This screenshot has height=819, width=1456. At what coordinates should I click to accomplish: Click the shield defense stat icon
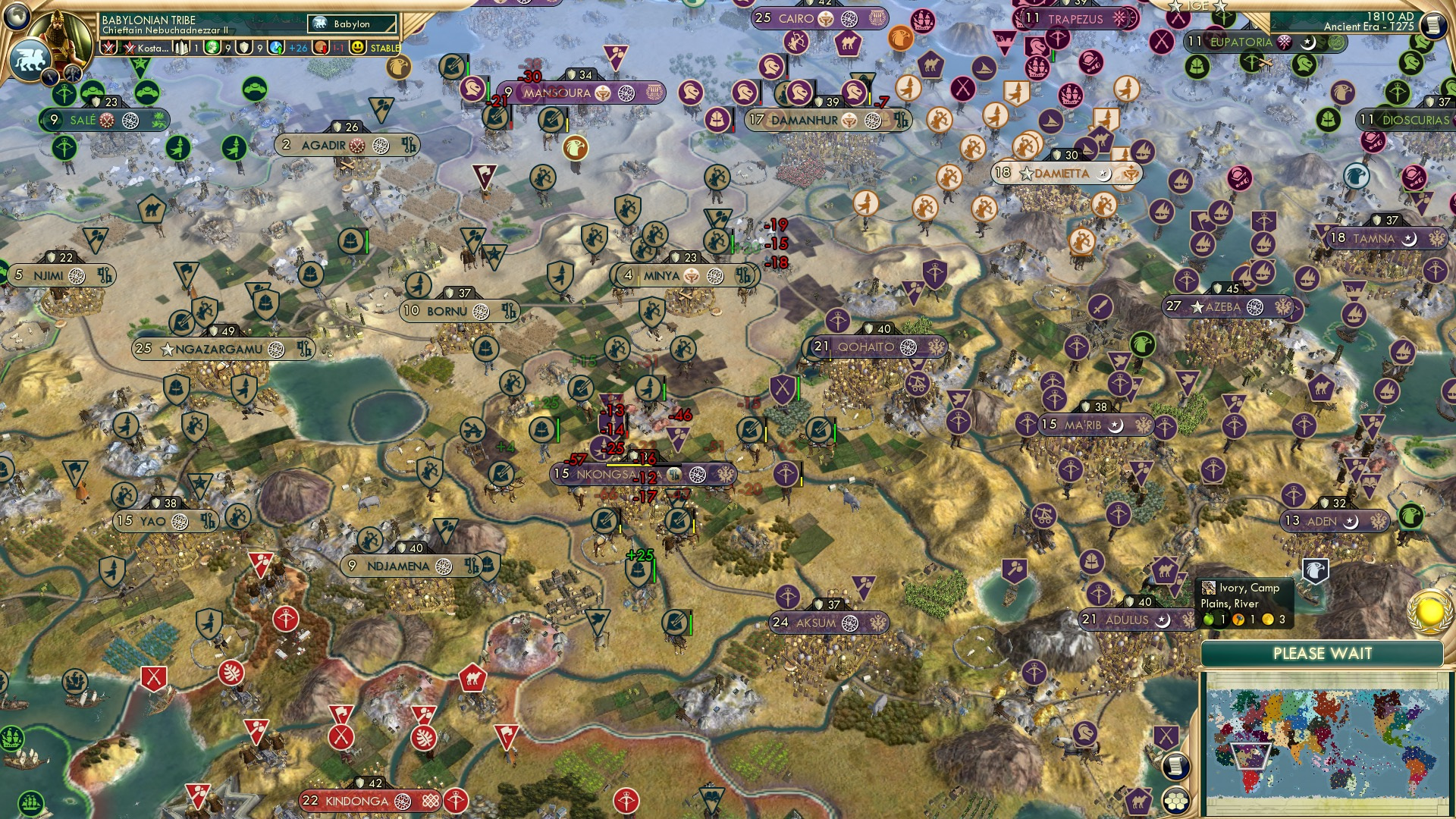244,49
